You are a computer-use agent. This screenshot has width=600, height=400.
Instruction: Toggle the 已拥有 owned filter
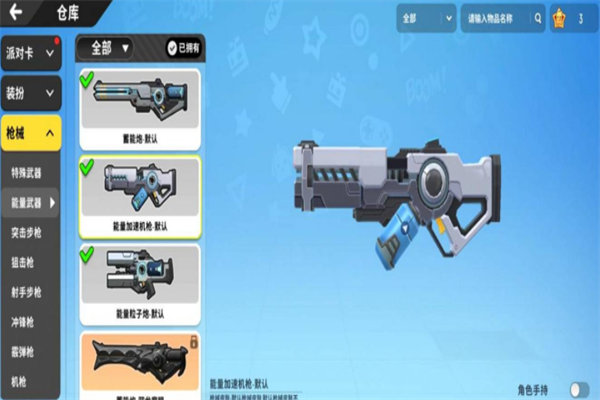pos(184,47)
